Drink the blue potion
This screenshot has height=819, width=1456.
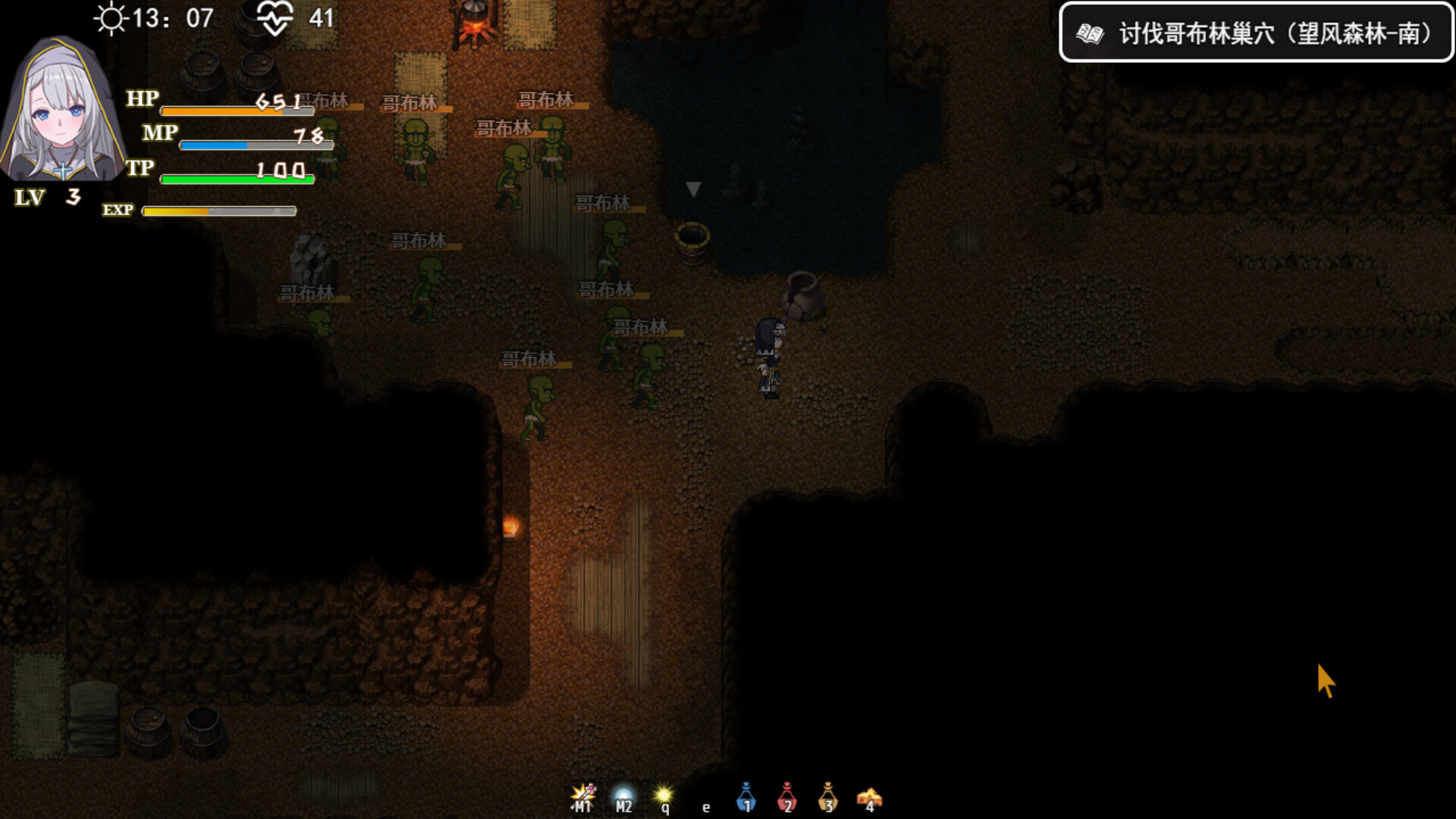(x=746, y=797)
